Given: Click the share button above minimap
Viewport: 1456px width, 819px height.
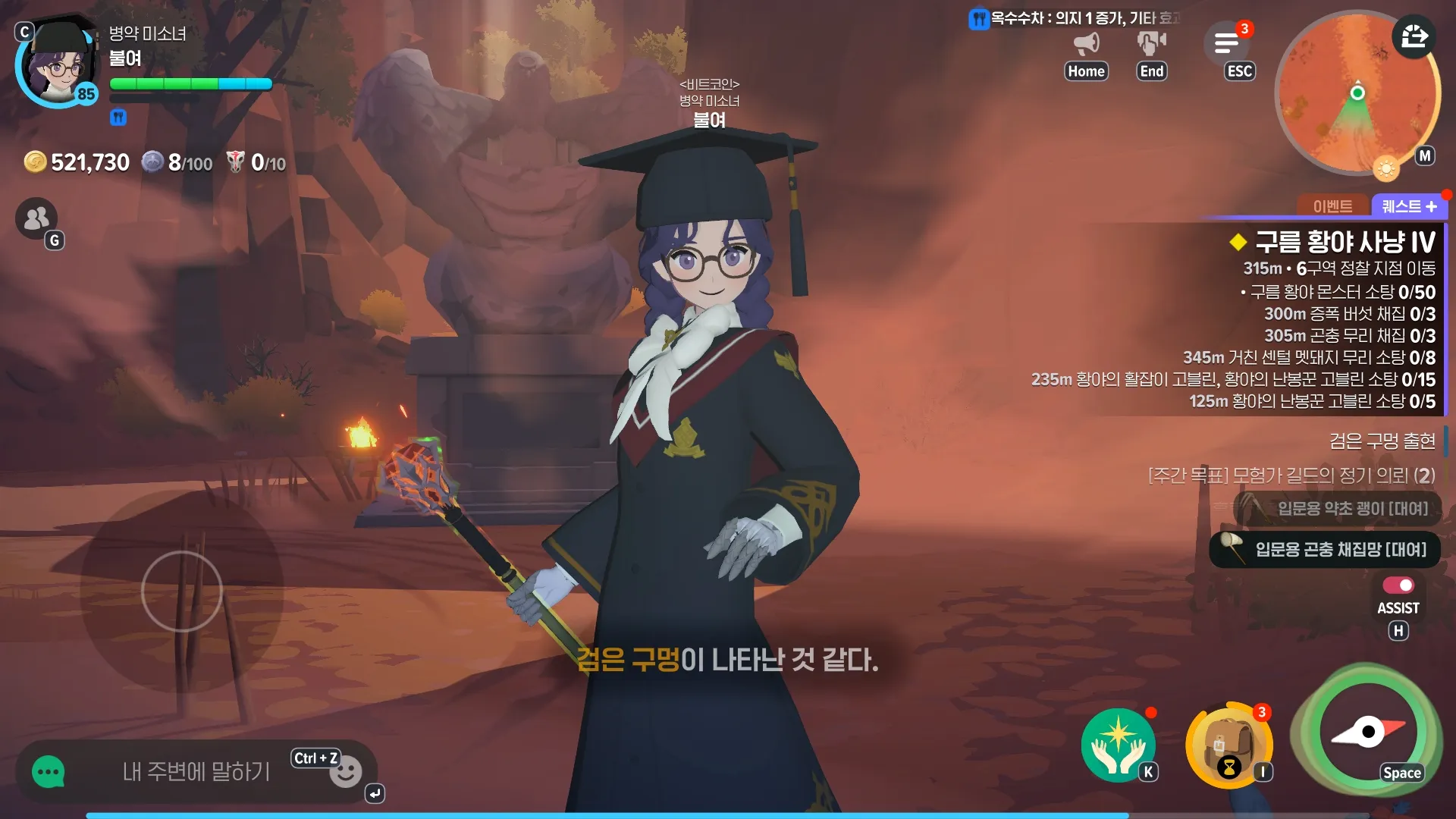Looking at the screenshot, I should (1414, 36).
